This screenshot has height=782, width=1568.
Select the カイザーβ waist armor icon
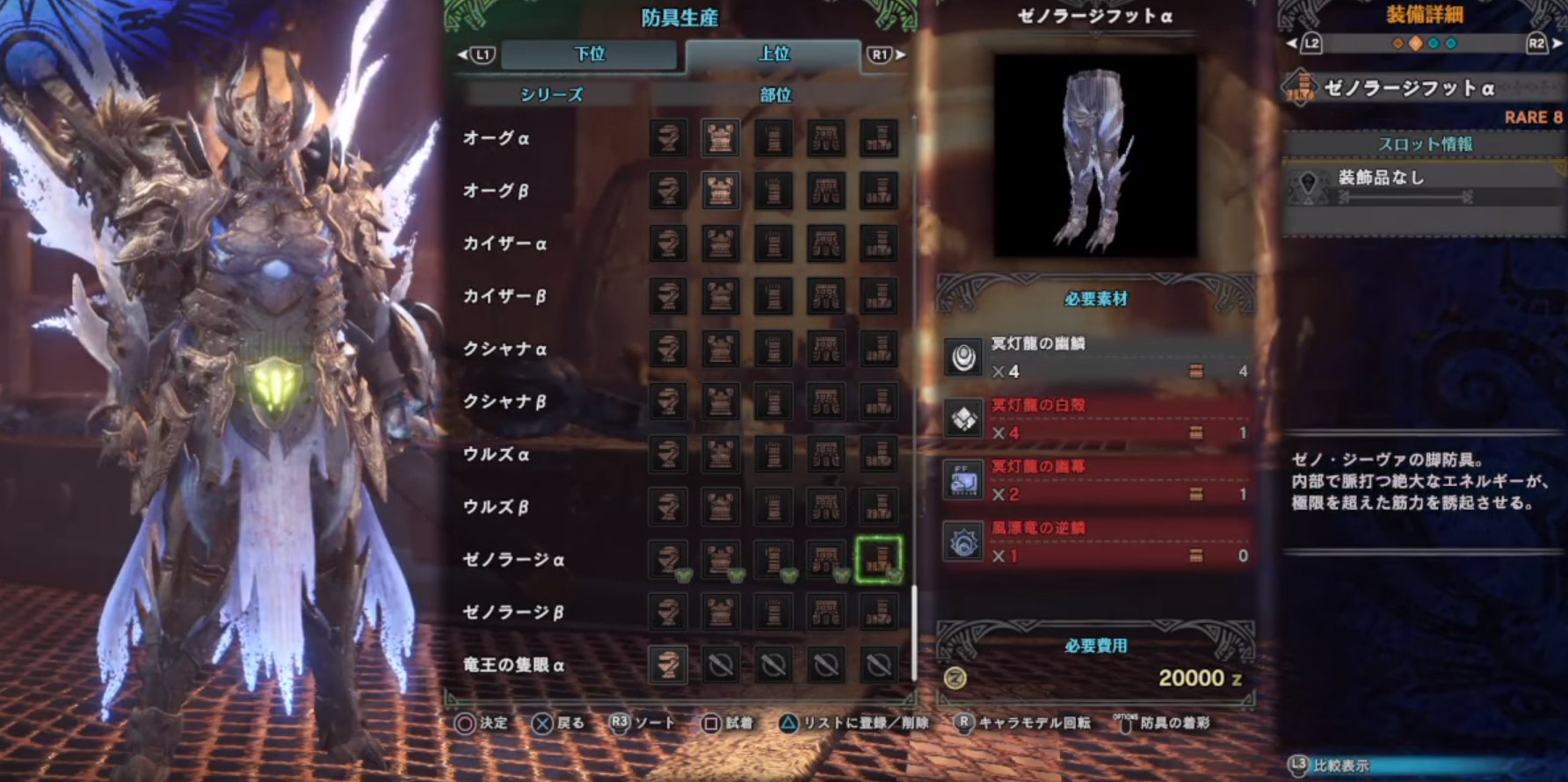tap(826, 296)
